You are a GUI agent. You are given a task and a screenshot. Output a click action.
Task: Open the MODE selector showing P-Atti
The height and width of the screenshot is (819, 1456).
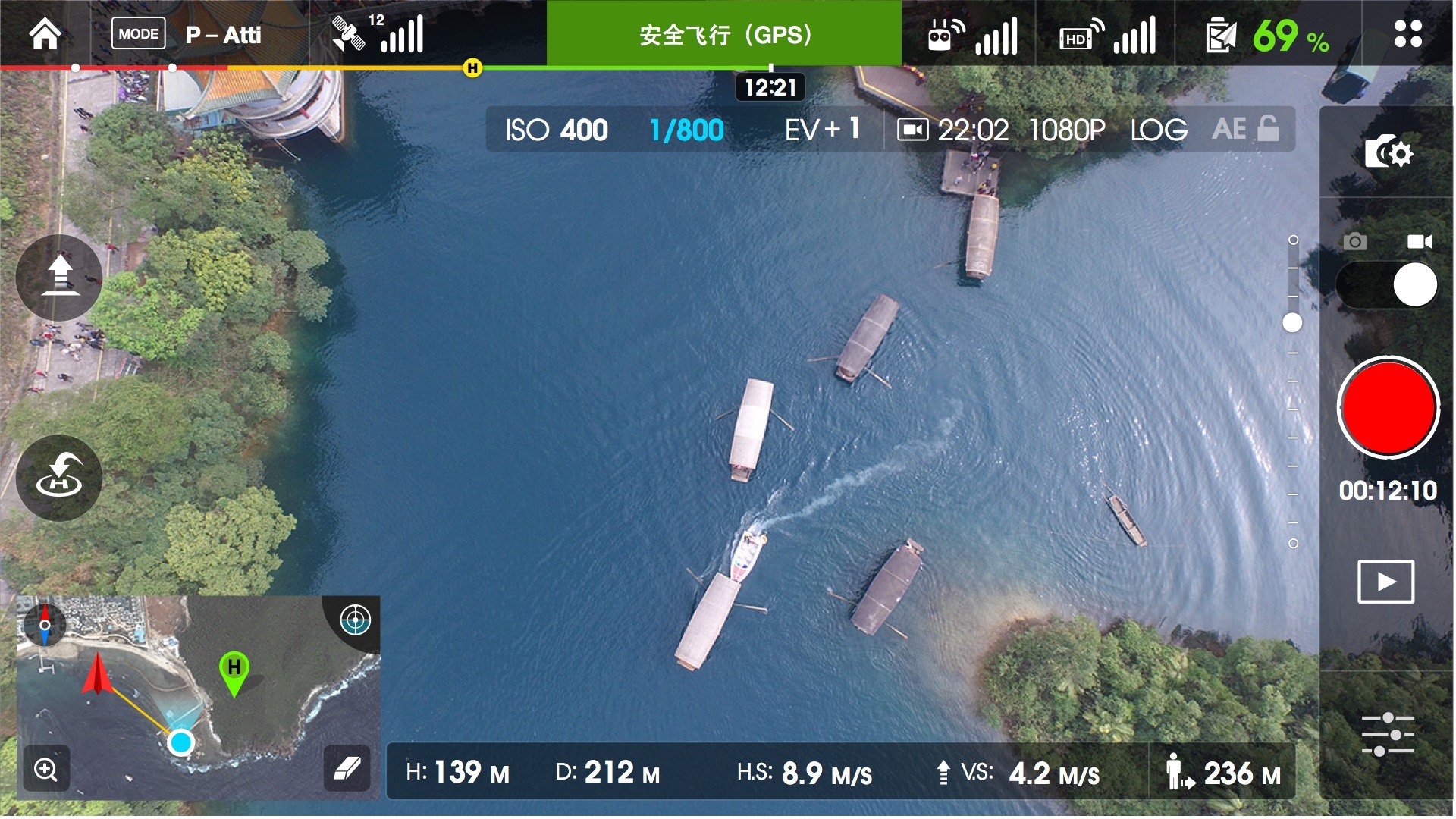click(x=139, y=33)
